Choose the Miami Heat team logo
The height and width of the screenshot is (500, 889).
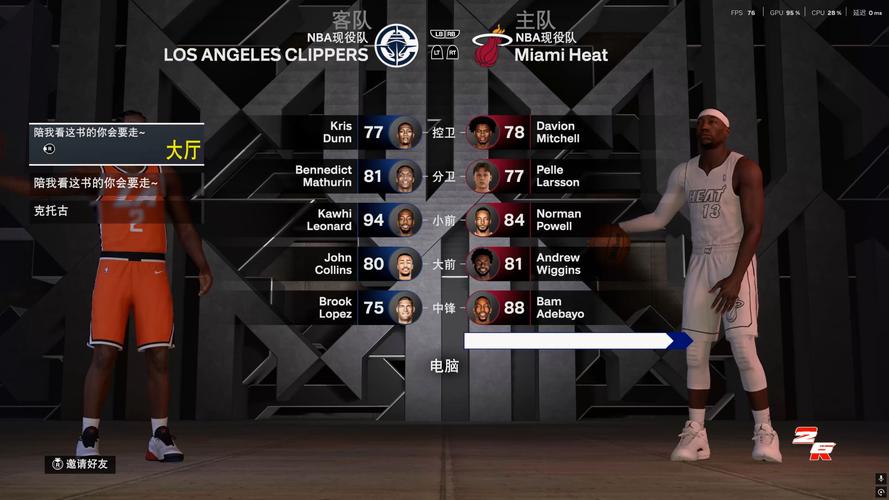click(x=491, y=46)
